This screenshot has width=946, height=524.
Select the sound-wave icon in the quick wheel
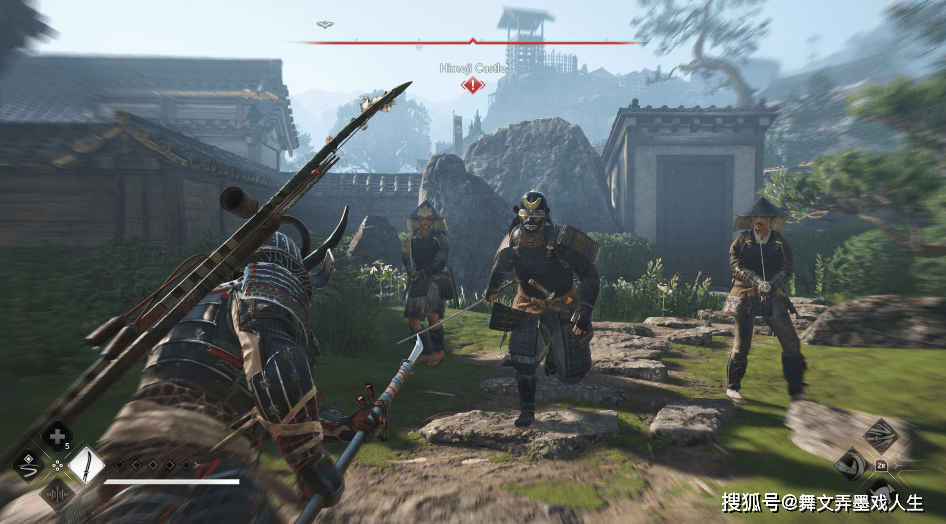[x=57, y=493]
